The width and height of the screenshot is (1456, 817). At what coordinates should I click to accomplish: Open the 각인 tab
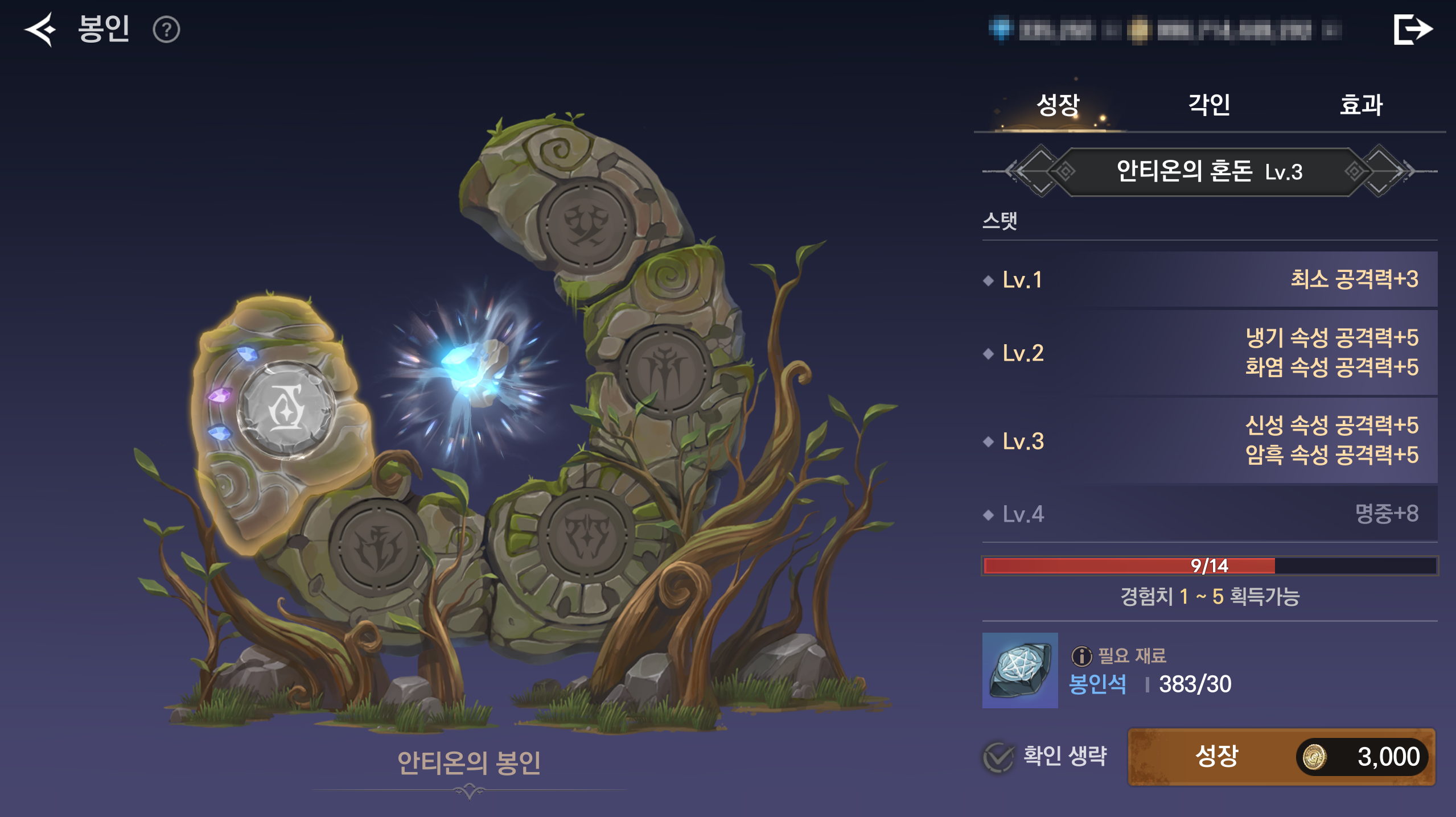tap(1209, 105)
